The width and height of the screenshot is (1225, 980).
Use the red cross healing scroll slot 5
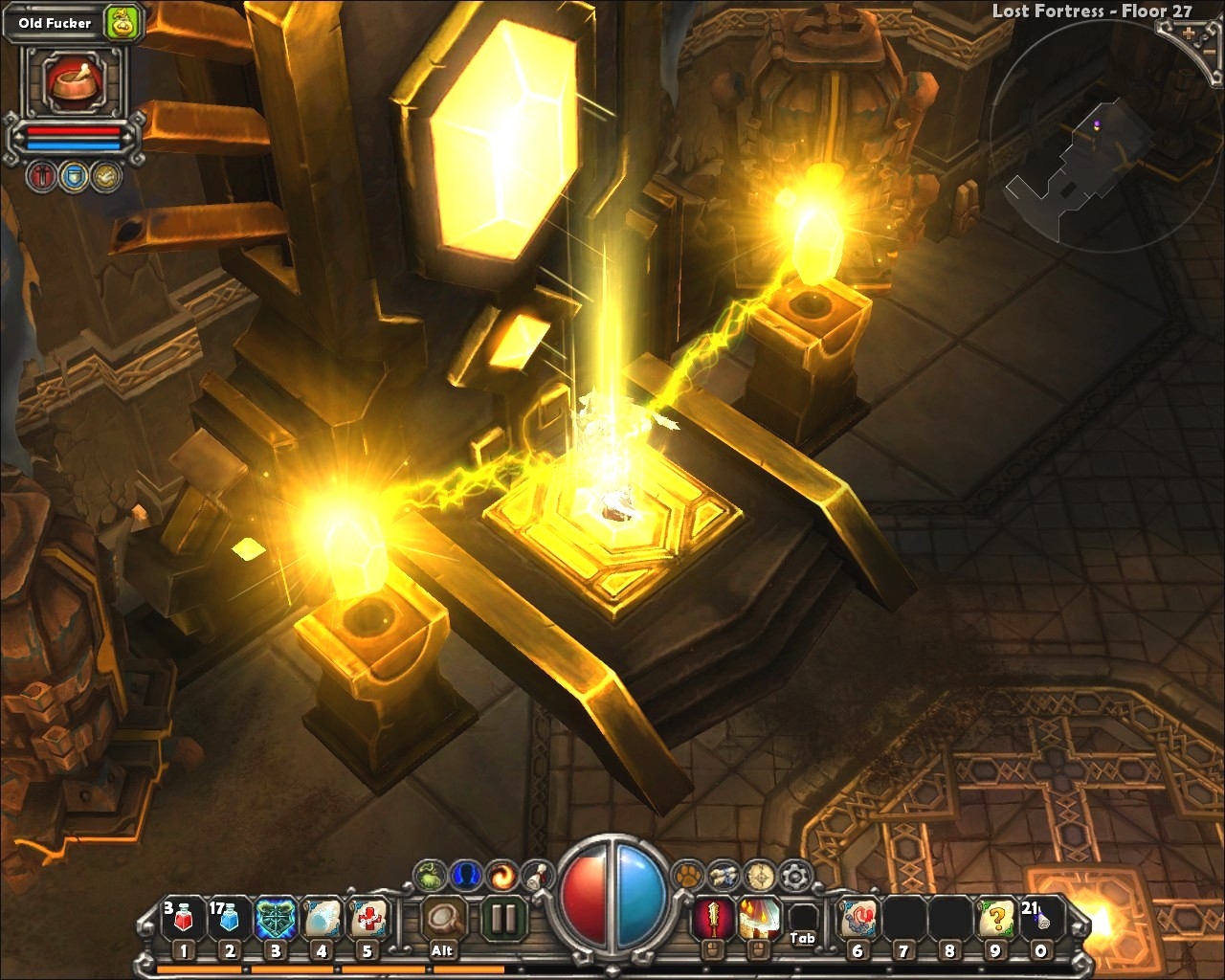(367, 920)
